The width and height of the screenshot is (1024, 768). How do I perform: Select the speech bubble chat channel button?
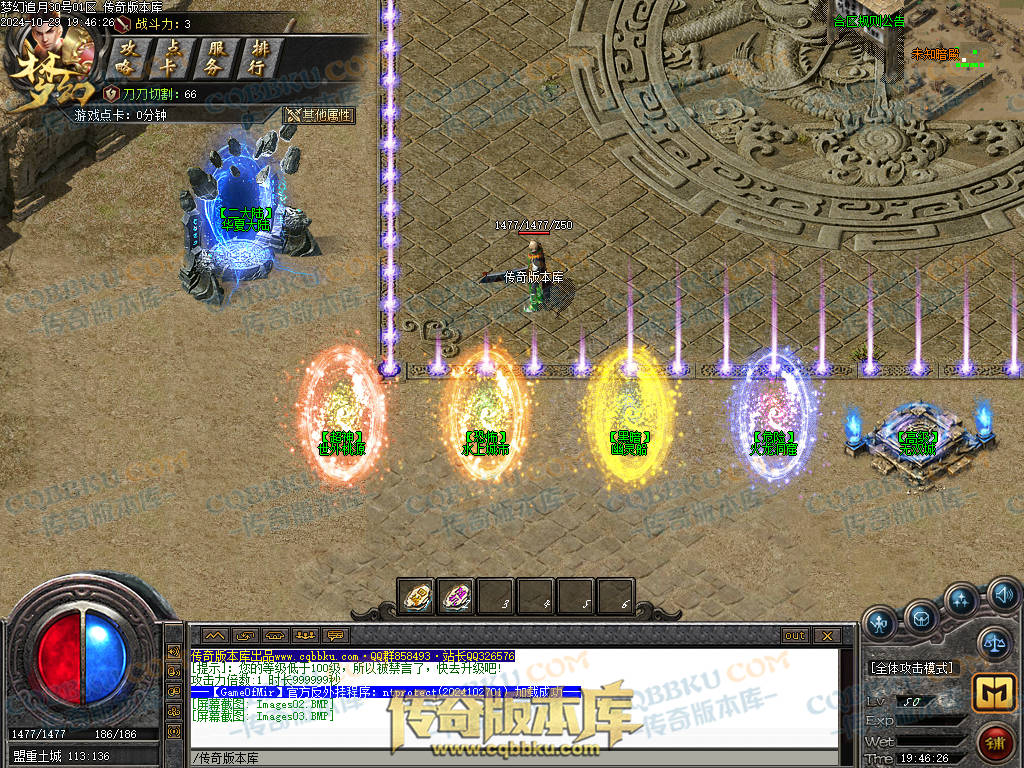click(x=335, y=636)
